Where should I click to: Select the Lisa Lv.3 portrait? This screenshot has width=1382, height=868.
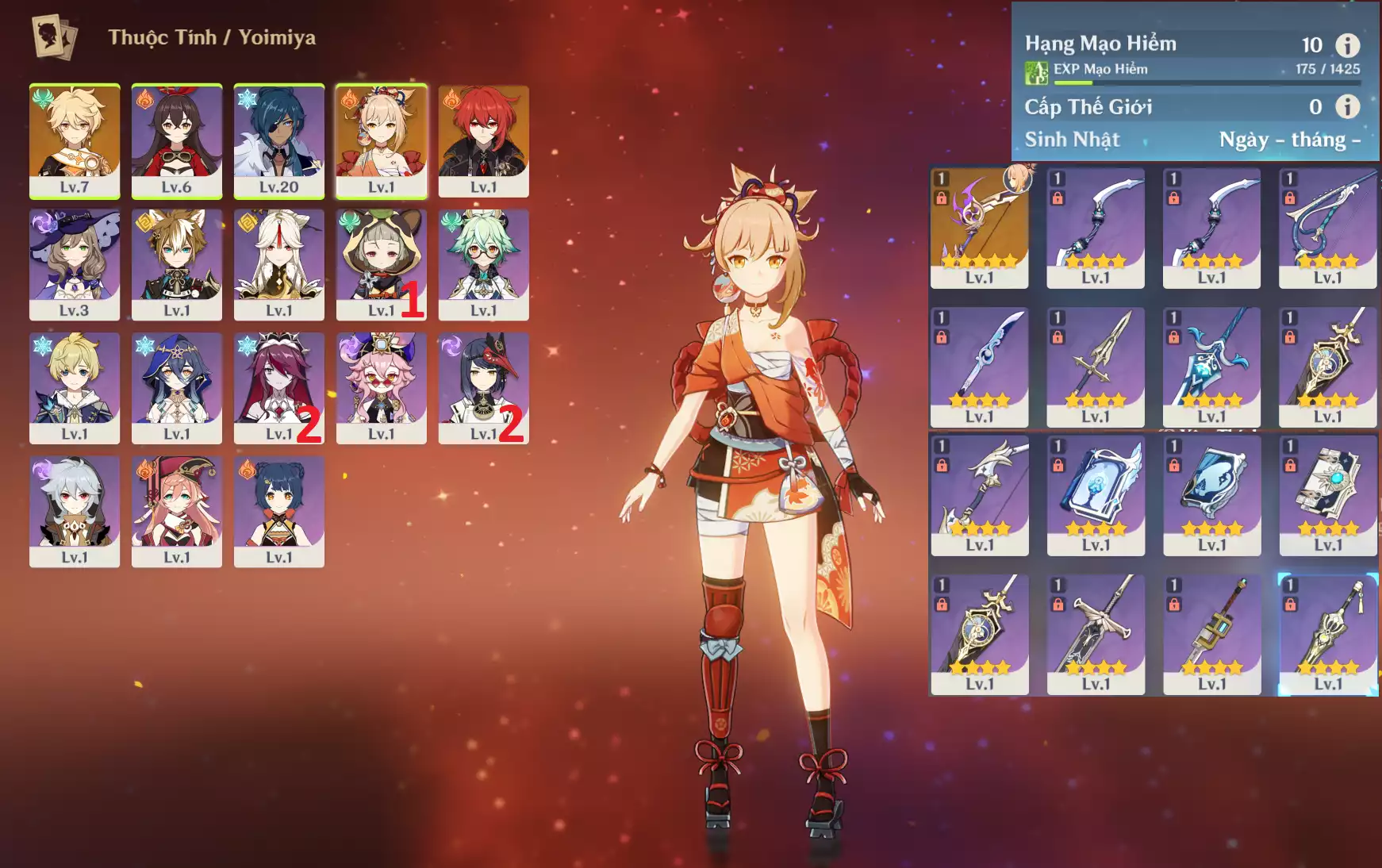pyautogui.click(x=75, y=264)
